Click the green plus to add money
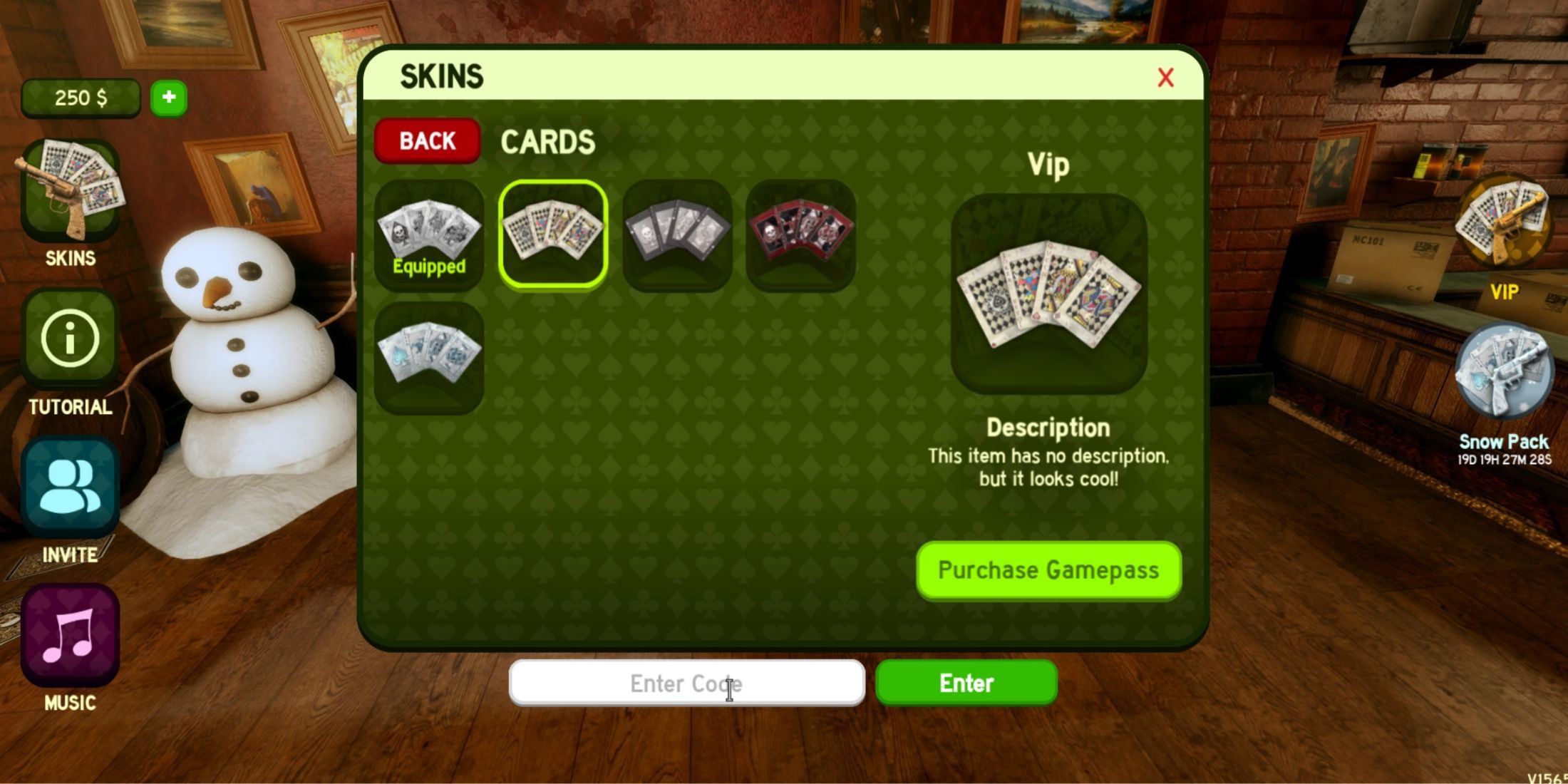This screenshot has width=1568, height=784. (x=169, y=98)
